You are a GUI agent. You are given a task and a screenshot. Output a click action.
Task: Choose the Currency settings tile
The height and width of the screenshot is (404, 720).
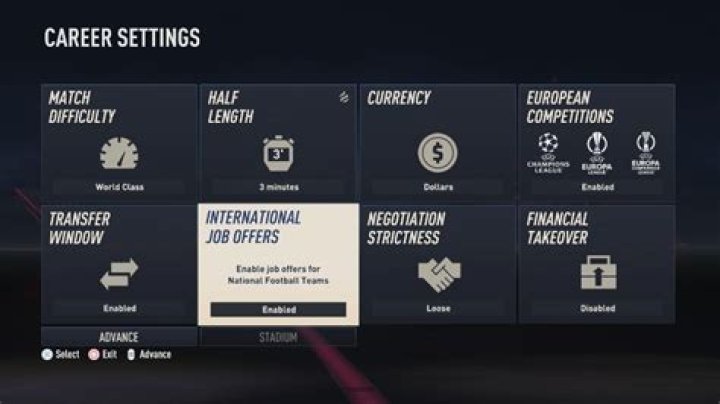[x=438, y=142]
